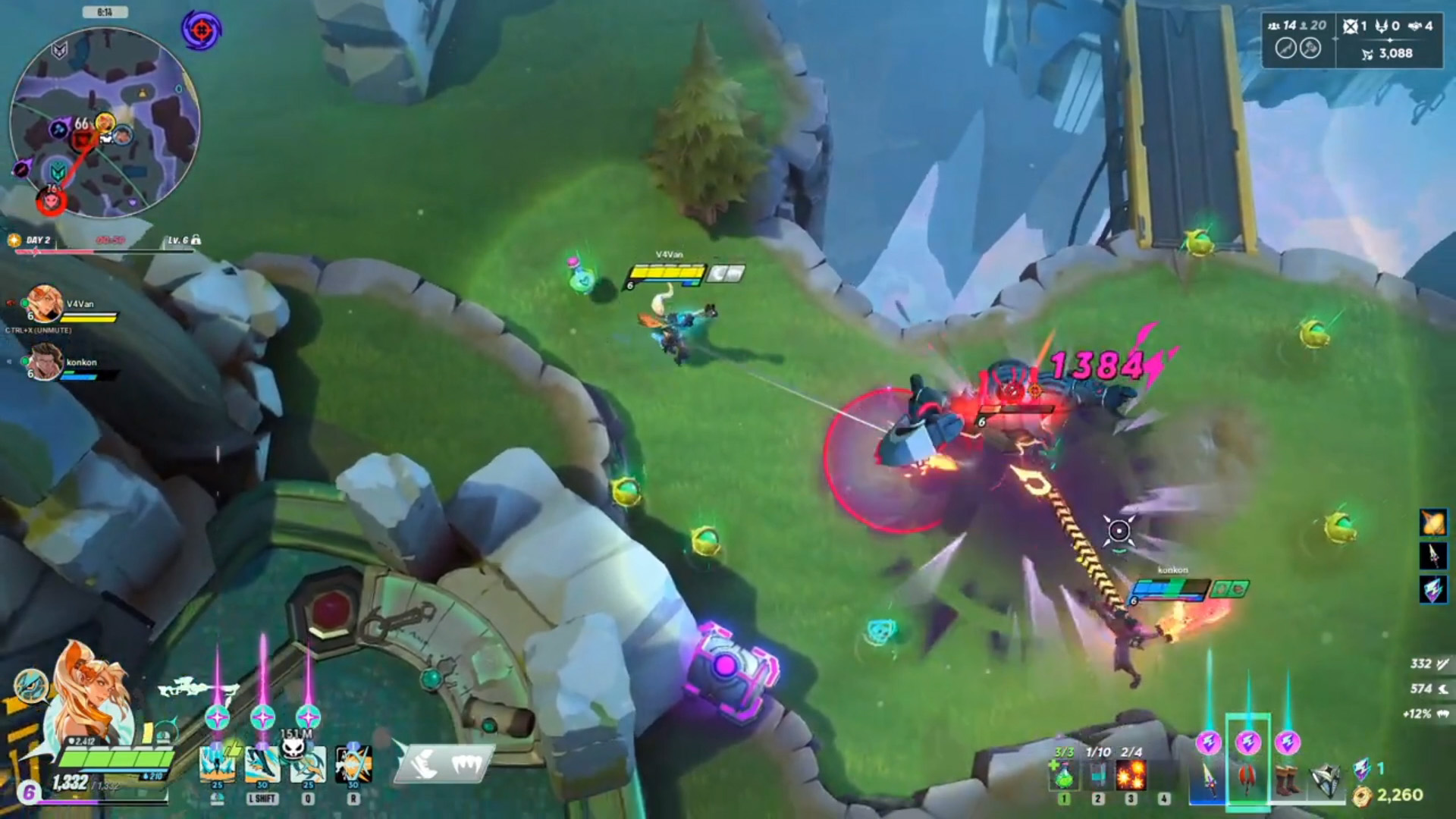Select the brown boots equipment slot

1287,780
